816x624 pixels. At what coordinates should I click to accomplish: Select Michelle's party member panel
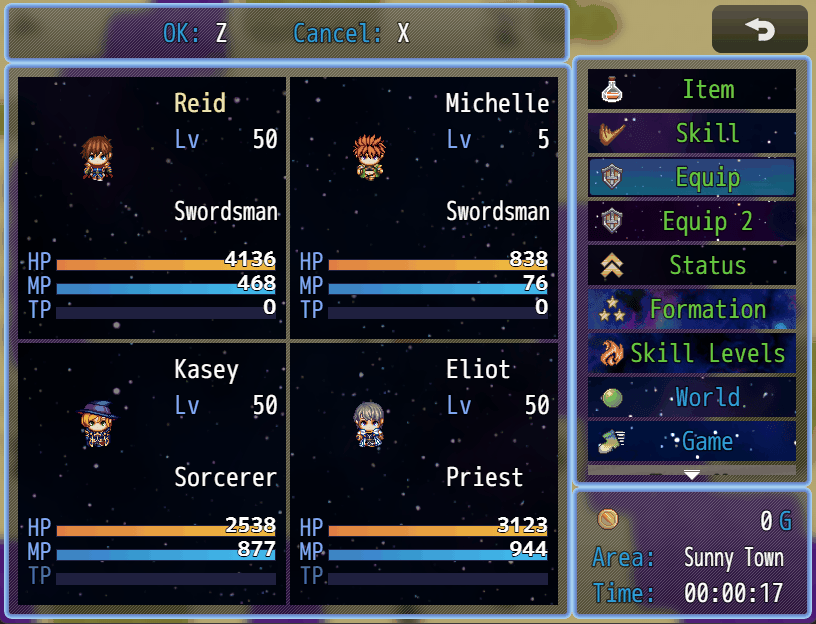(x=424, y=208)
